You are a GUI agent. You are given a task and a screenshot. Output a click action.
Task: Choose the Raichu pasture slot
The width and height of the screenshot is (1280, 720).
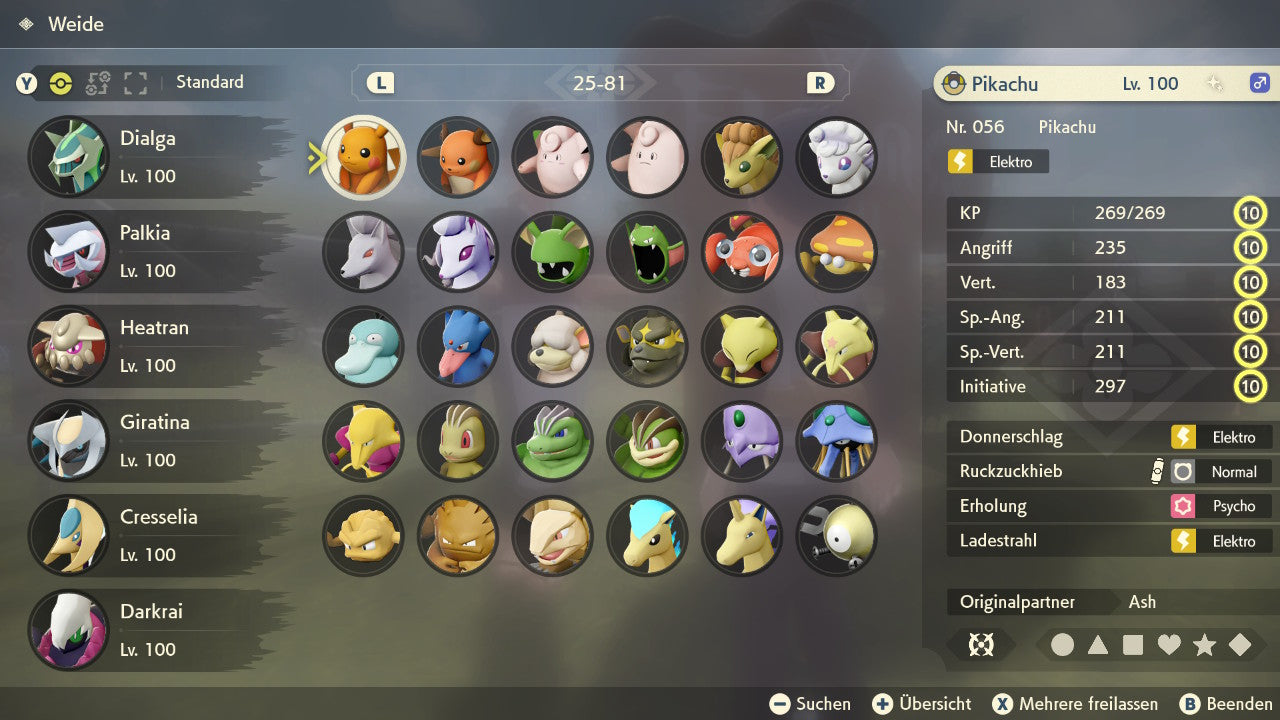[458, 157]
